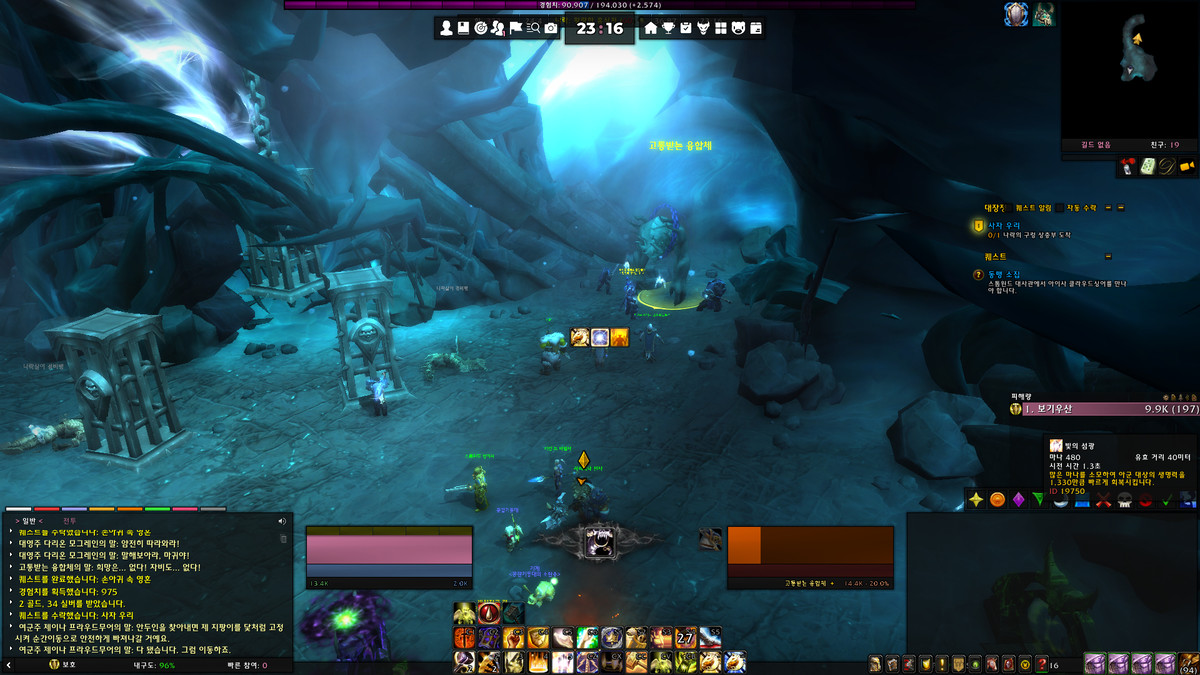The height and width of the screenshot is (675, 1200).
Task: Open the character profile silhouette icon
Action: click(445, 28)
